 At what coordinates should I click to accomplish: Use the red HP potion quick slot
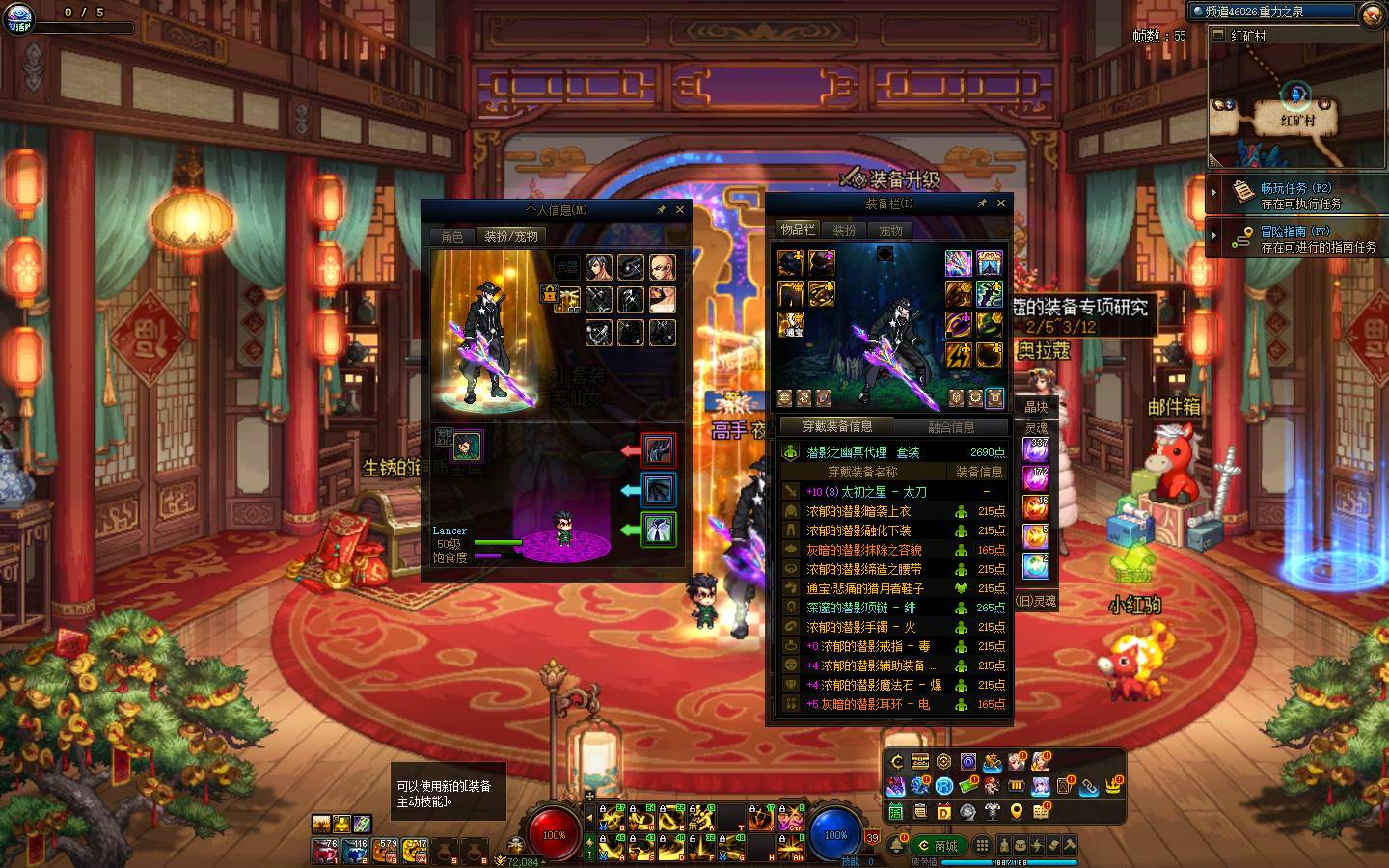pyautogui.click(x=325, y=851)
